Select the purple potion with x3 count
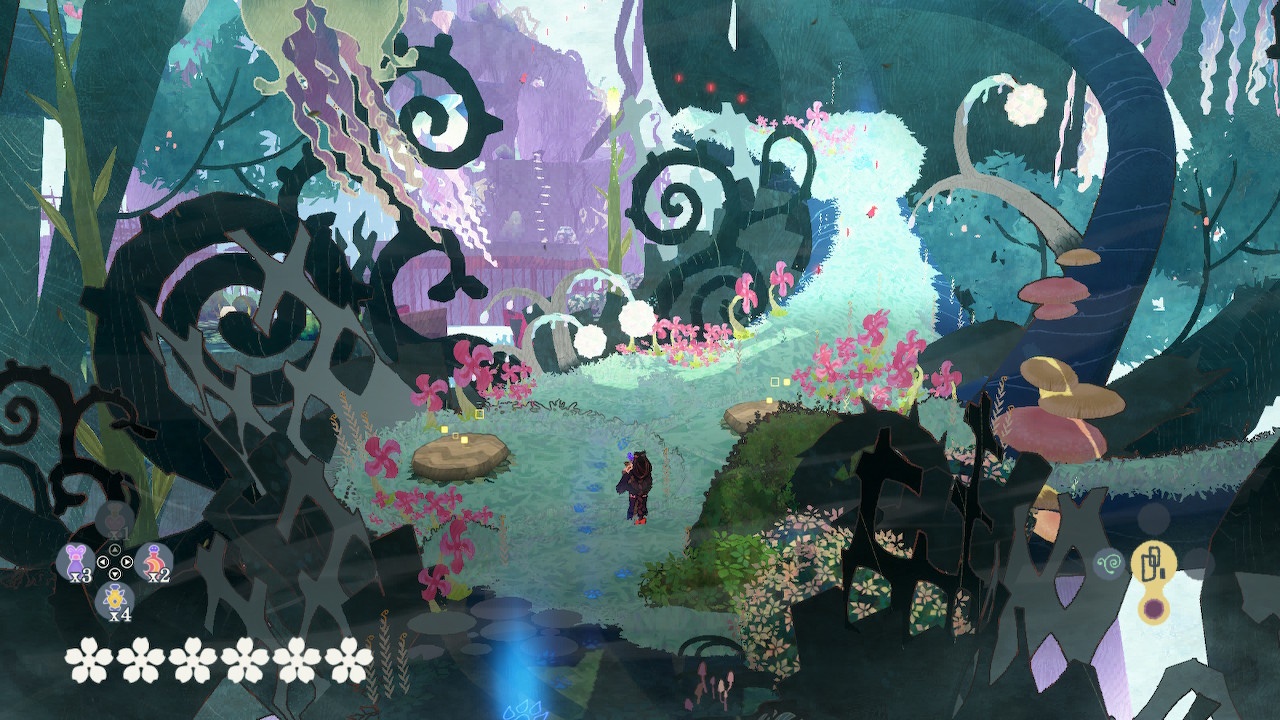The width and height of the screenshot is (1280, 720). (76, 561)
